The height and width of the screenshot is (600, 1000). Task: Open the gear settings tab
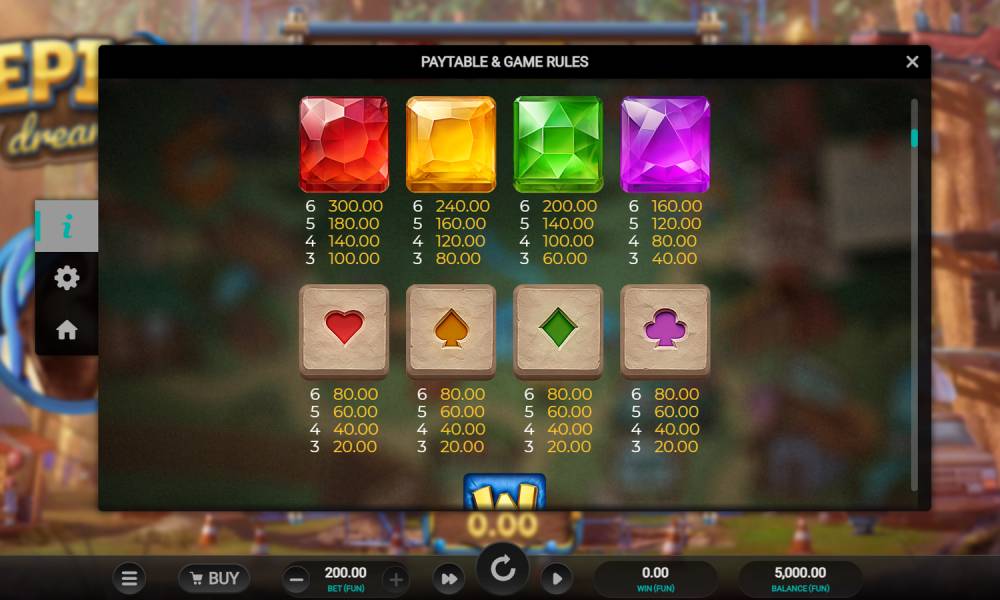(x=67, y=278)
